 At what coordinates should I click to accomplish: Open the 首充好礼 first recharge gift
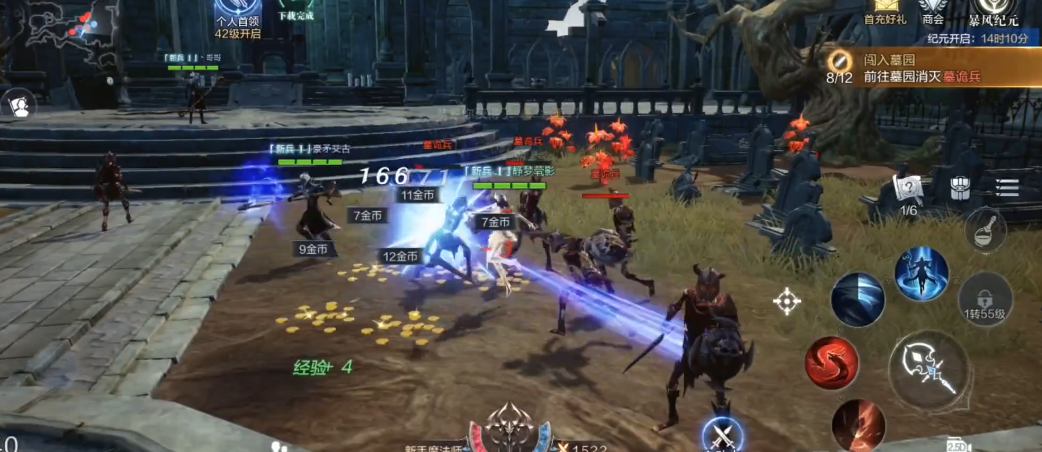click(883, 10)
